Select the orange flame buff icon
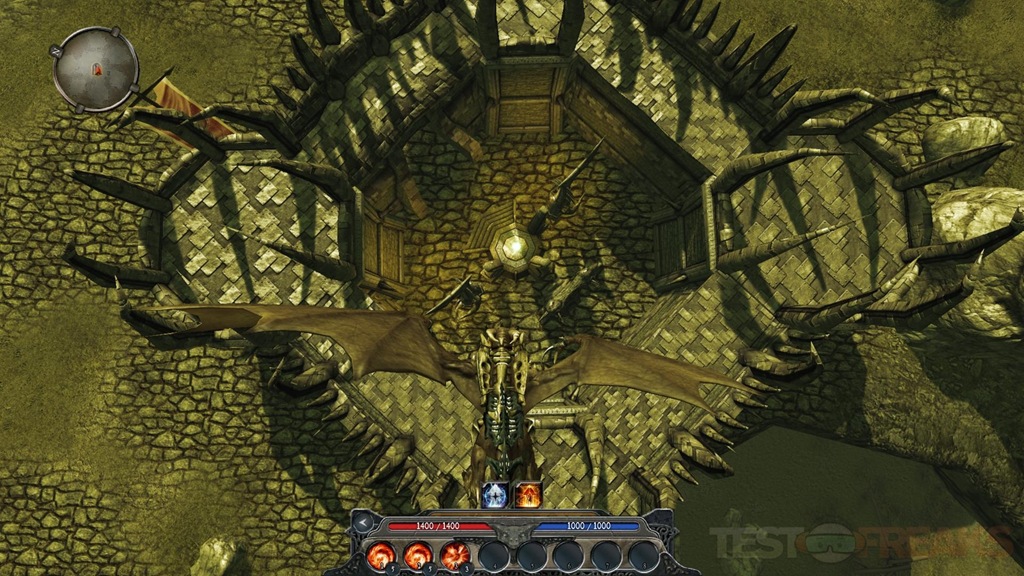 [x=528, y=494]
